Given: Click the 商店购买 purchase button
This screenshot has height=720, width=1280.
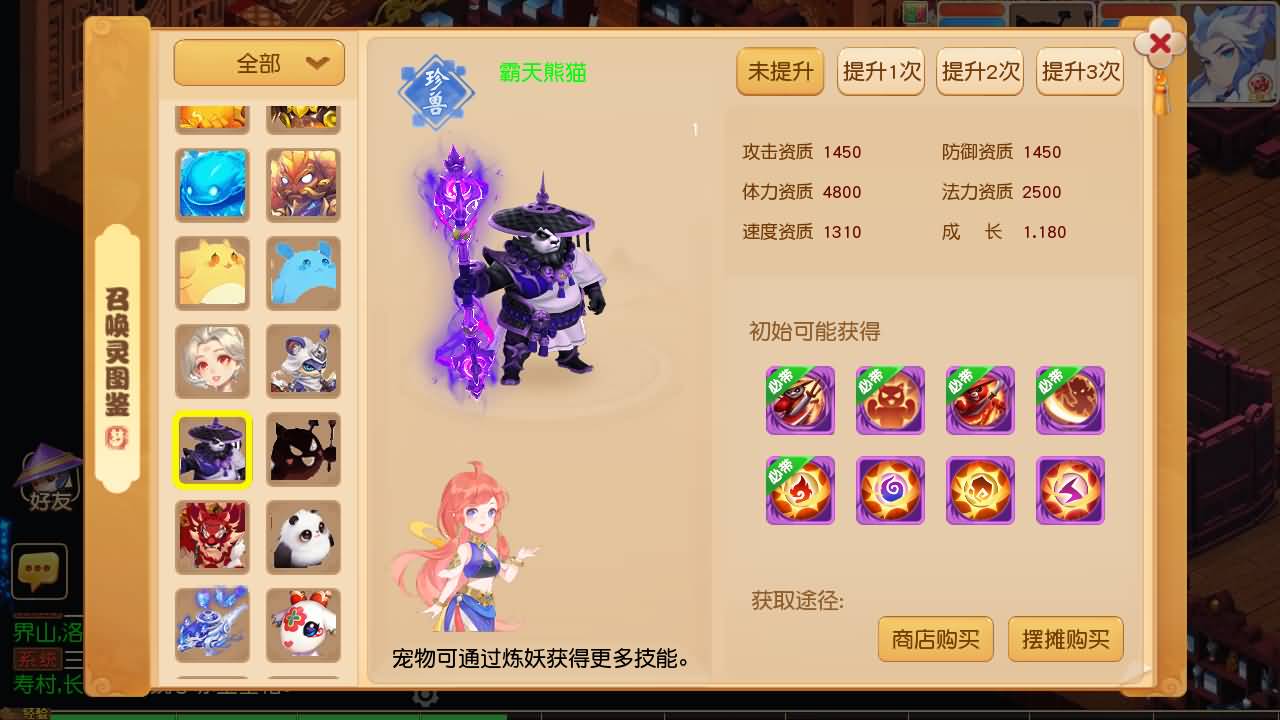Looking at the screenshot, I should point(935,639).
